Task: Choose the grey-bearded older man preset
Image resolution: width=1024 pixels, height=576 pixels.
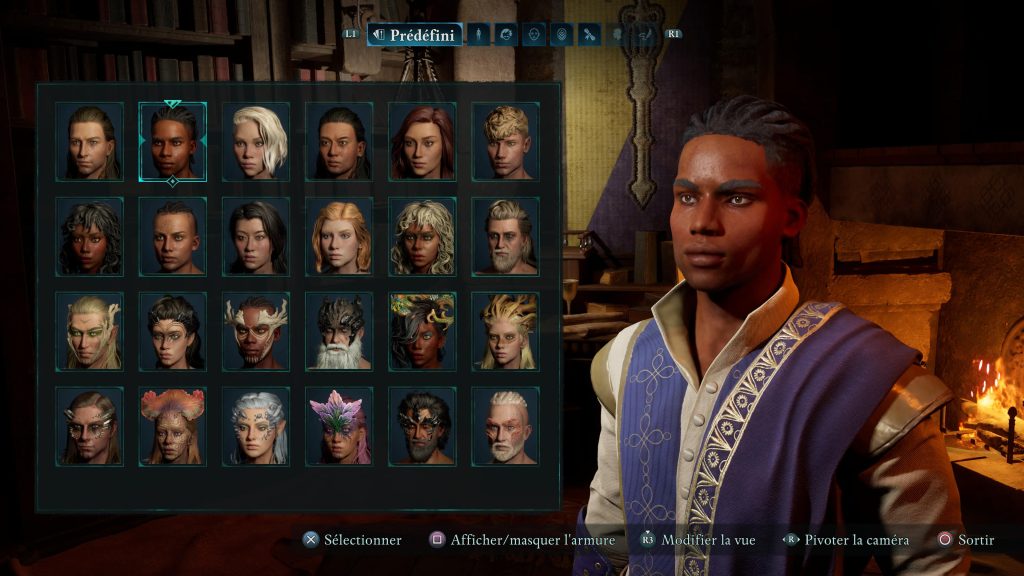Action: pos(505,237)
